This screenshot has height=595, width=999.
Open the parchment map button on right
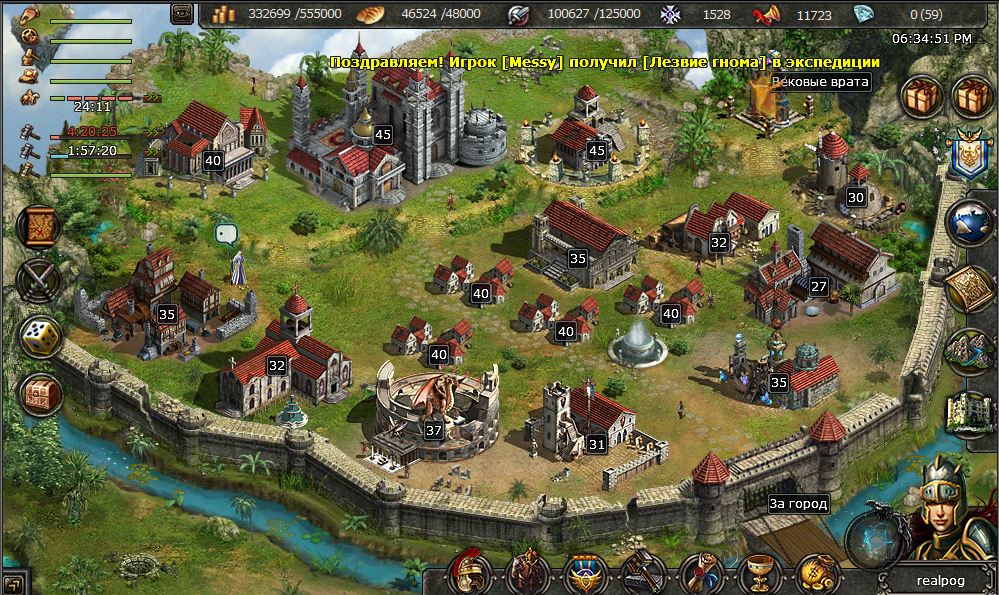point(968,288)
